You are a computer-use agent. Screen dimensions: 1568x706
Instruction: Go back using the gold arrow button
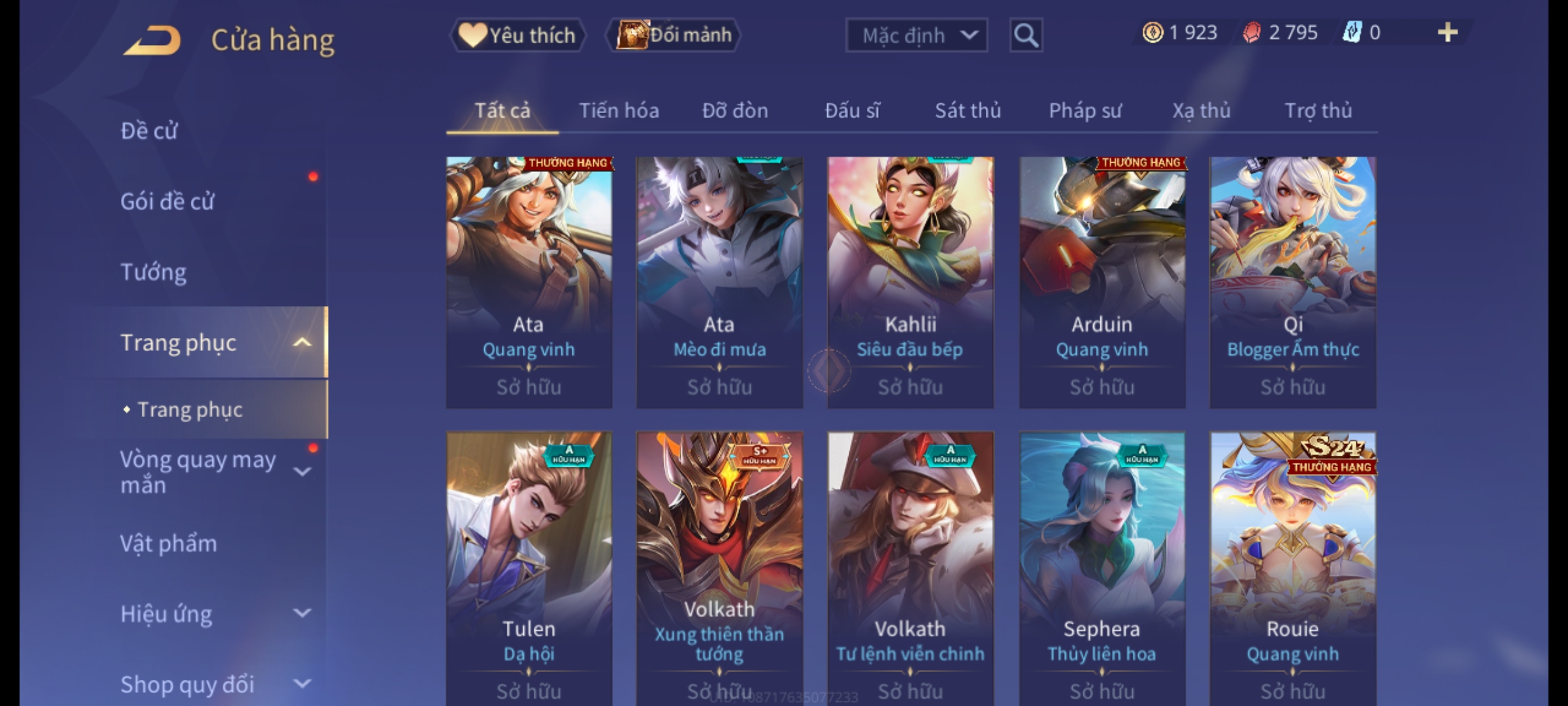(152, 41)
